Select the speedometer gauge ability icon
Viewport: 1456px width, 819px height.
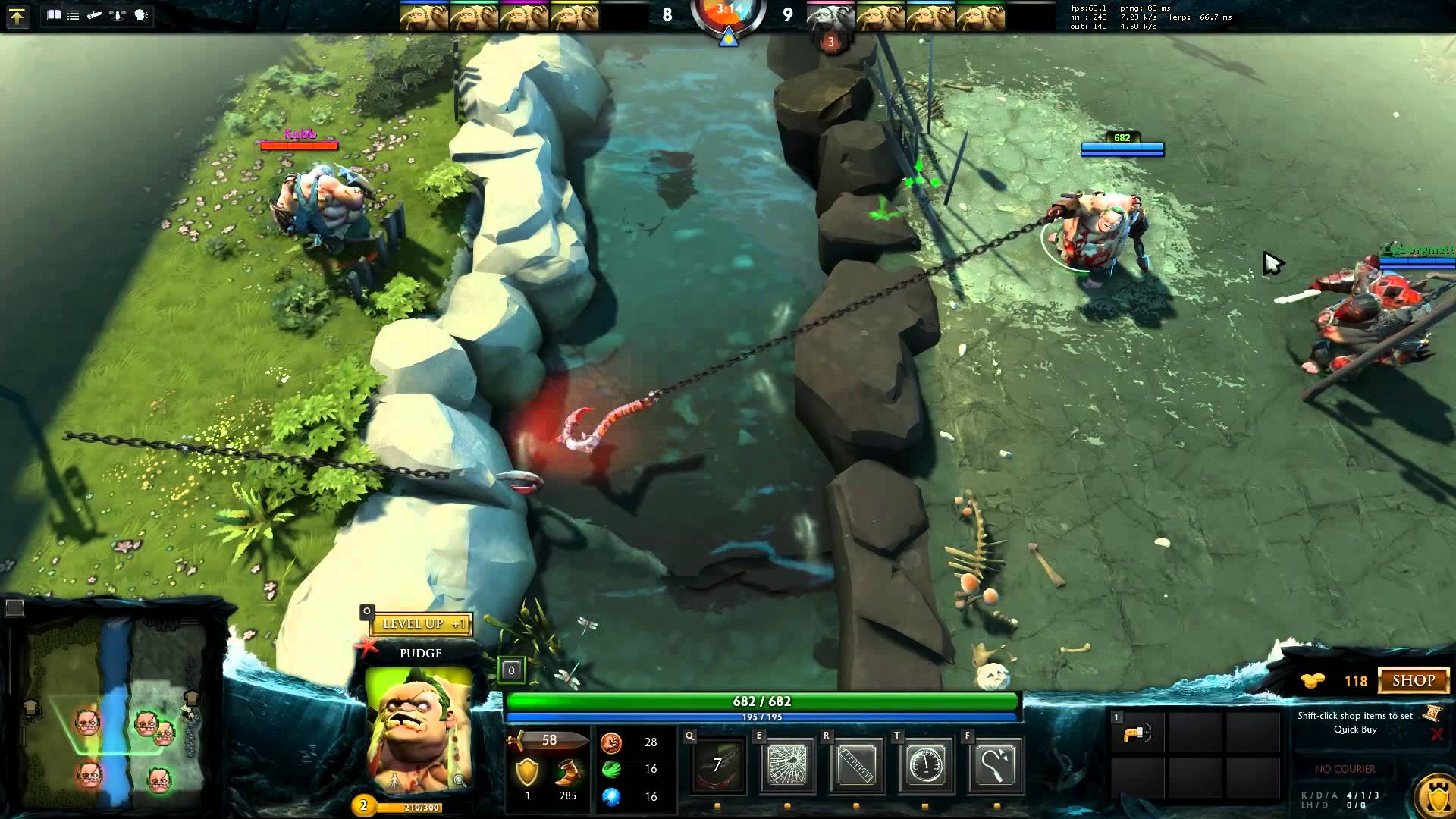(925, 764)
